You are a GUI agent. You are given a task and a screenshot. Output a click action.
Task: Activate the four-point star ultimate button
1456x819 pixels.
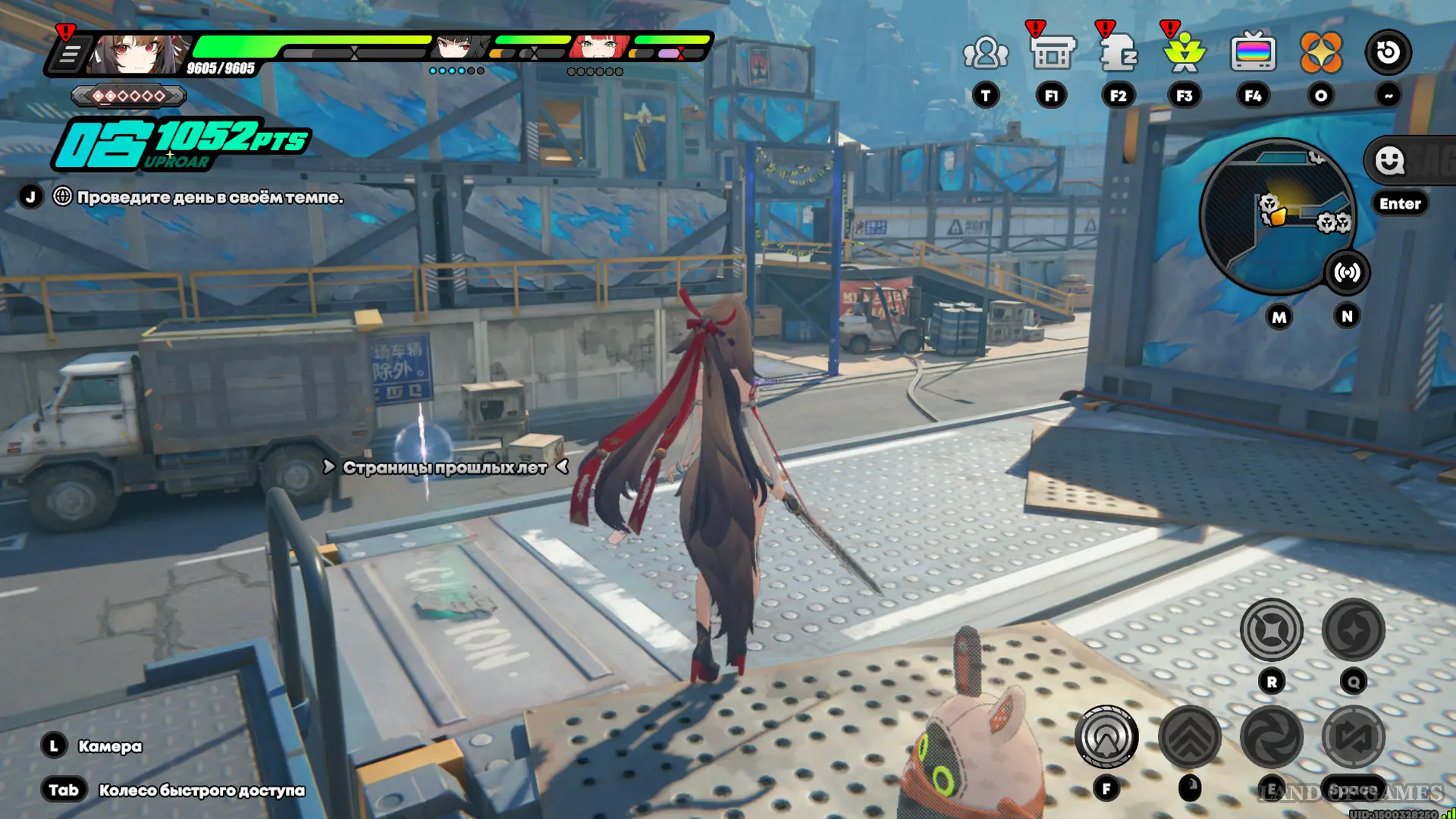pyautogui.click(x=1354, y=629)
